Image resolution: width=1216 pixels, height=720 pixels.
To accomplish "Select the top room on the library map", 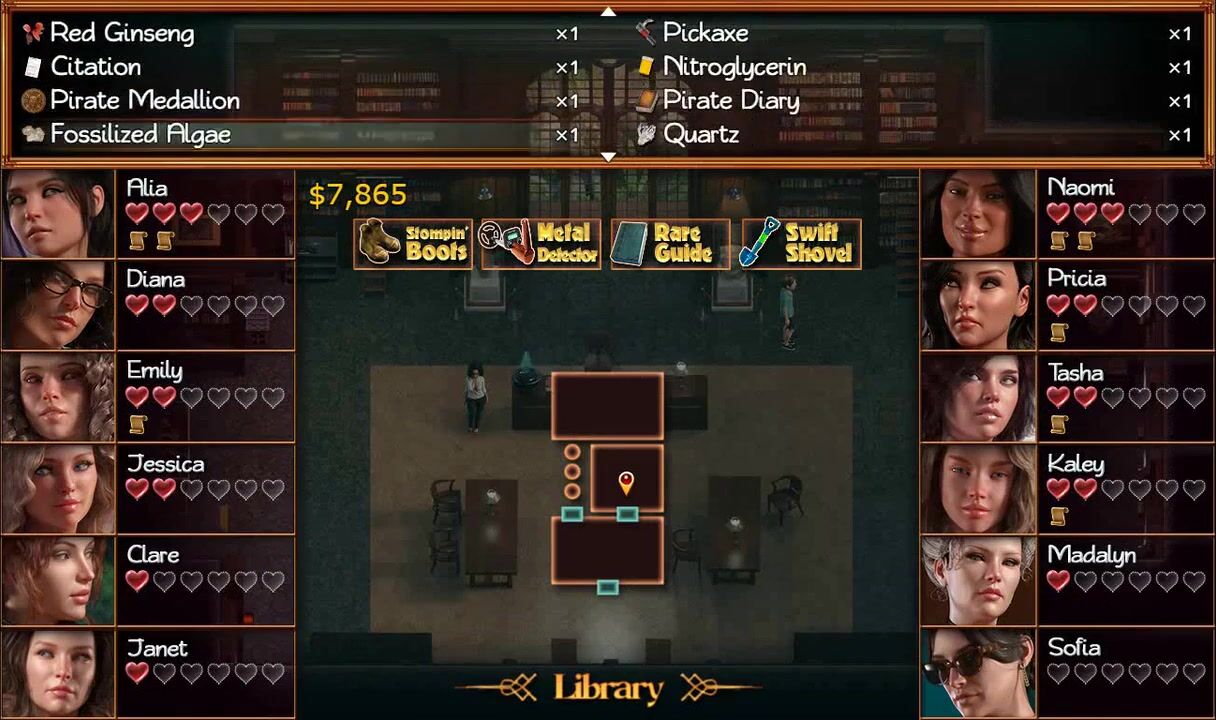I will 607,405.
